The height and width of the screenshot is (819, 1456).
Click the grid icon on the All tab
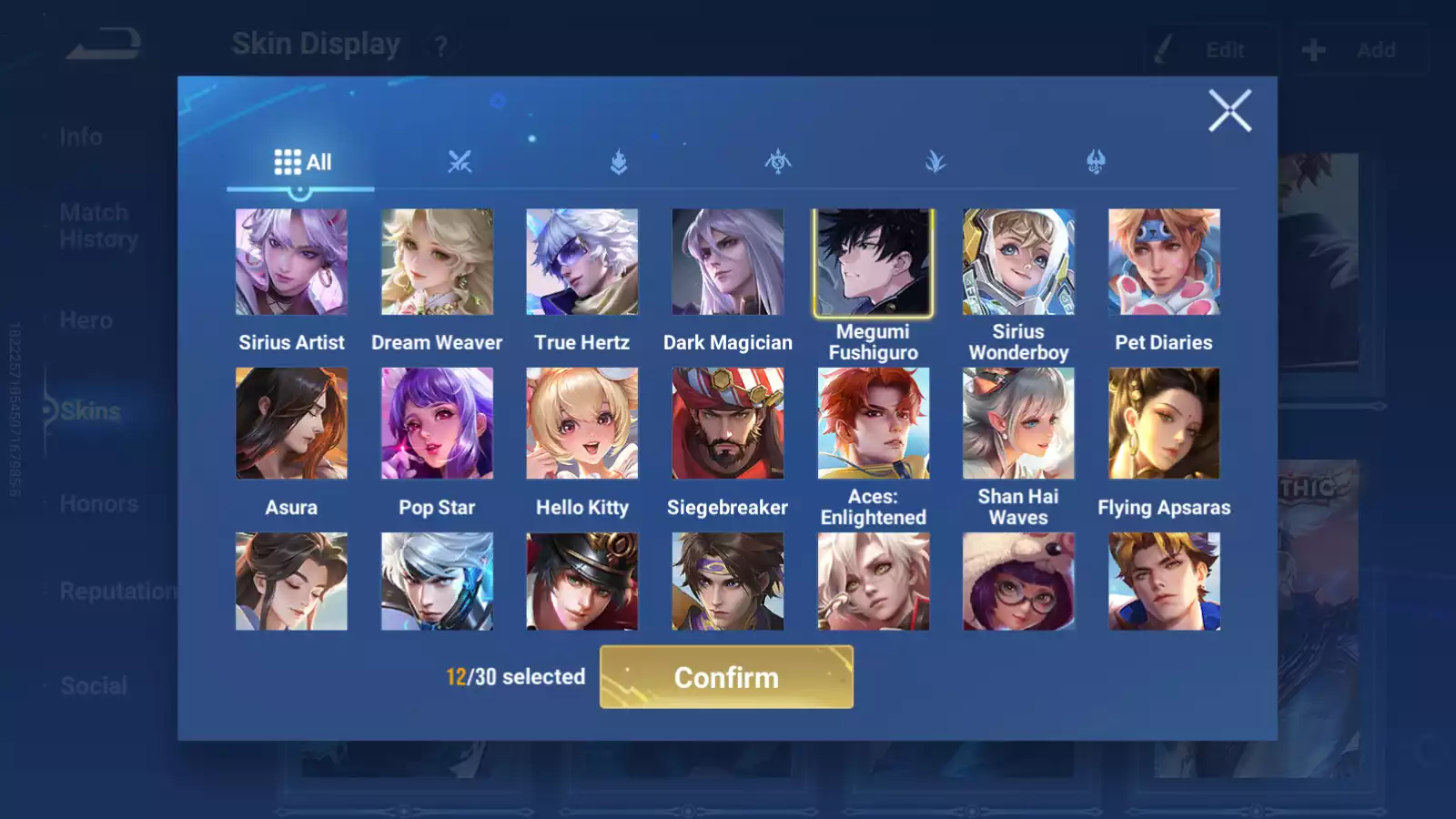[287, 161]
